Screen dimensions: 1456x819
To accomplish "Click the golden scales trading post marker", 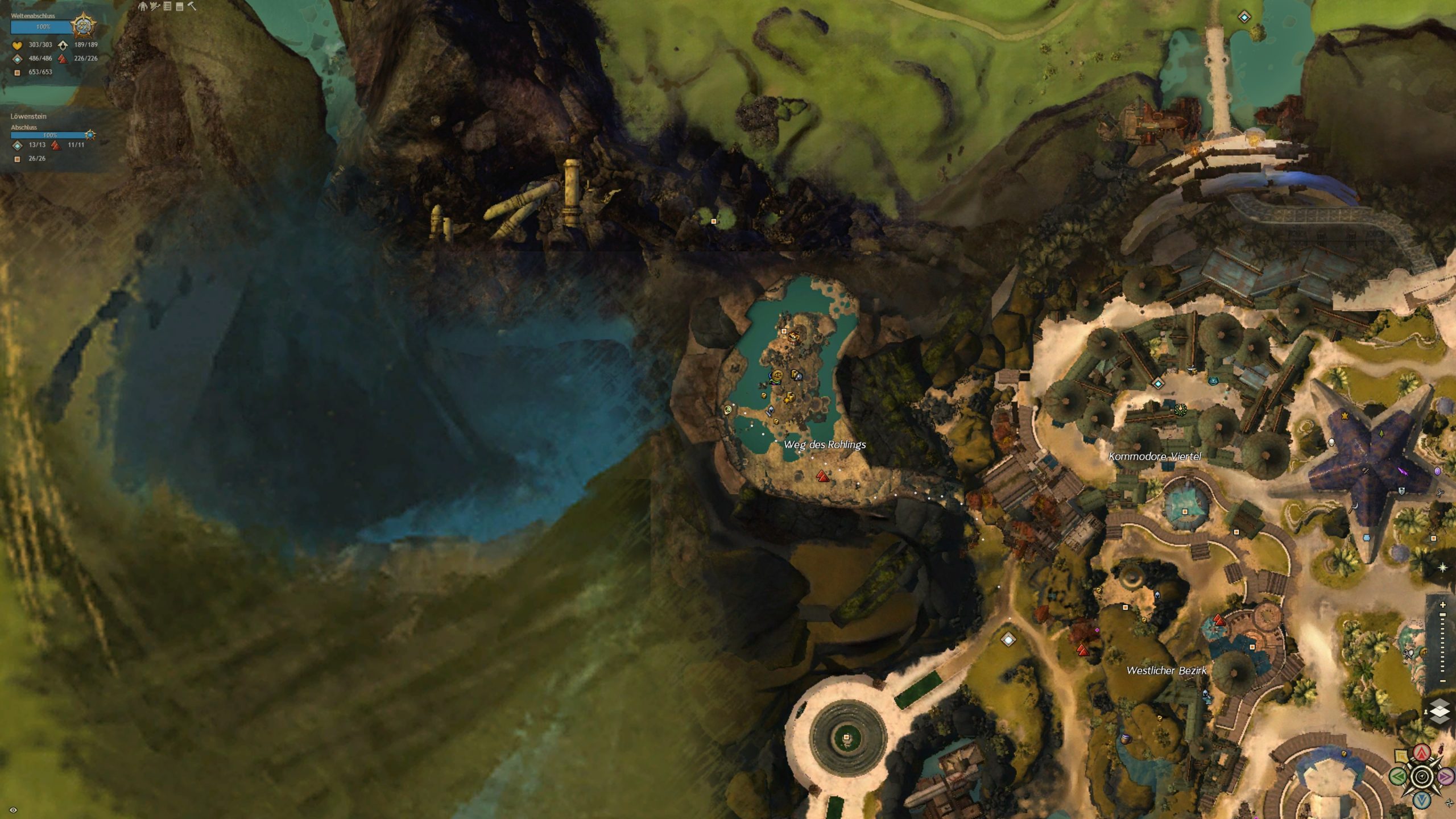I will [x=777, y=375].
